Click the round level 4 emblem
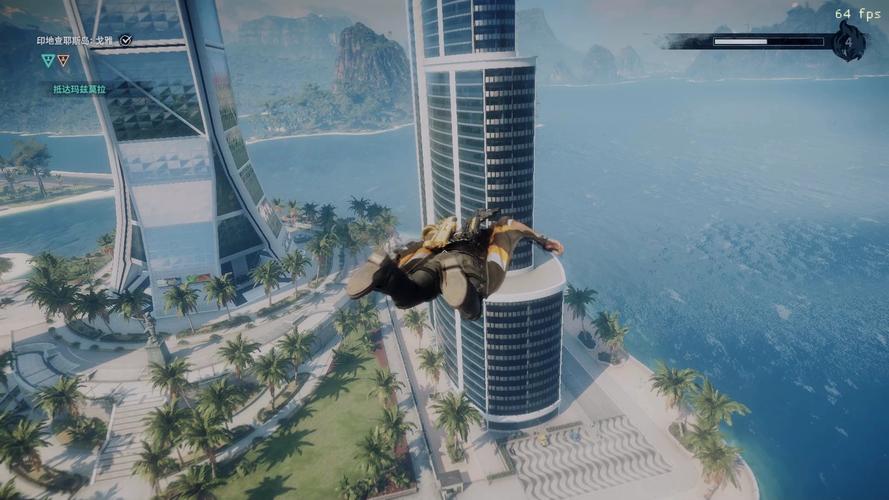889x500 pixels. tap(849, 42)
